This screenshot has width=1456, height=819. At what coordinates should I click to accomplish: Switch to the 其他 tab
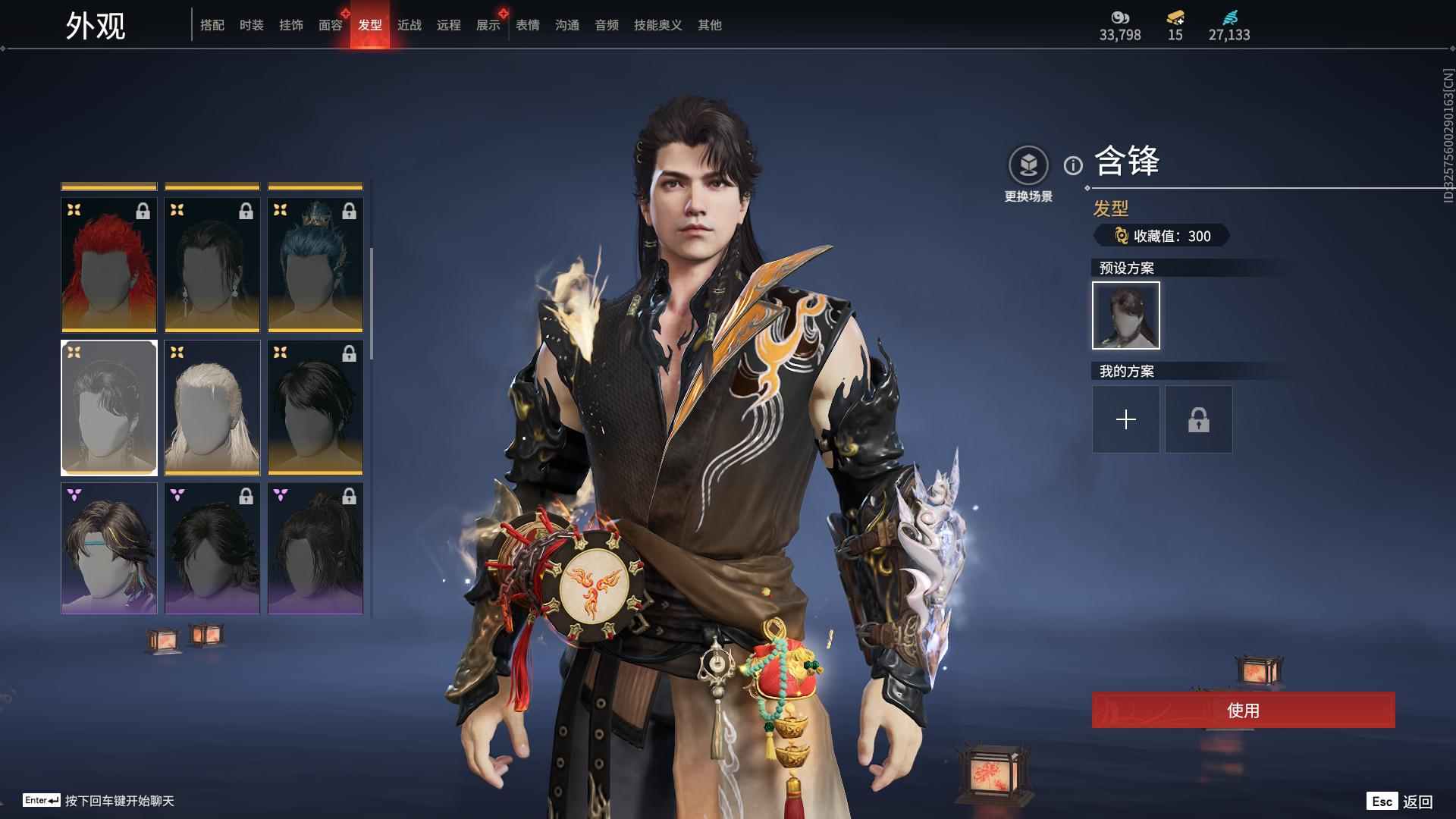click(x=710, y=25)
